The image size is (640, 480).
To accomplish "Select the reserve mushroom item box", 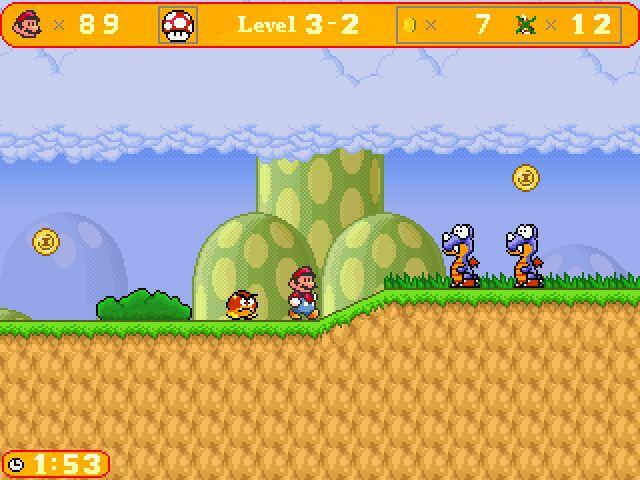I will click(x=179, y=25).
